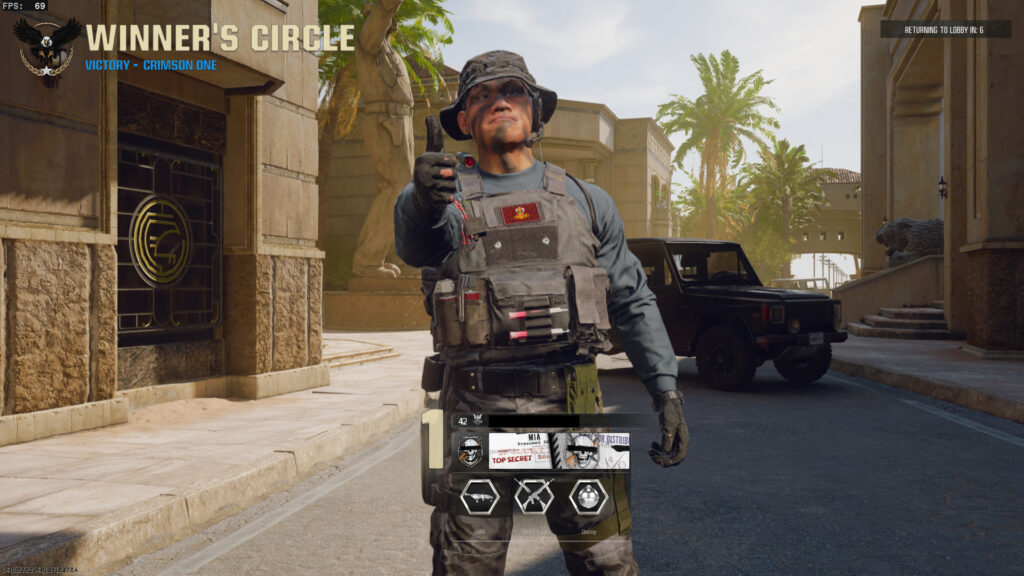Open the Top Secret calling card
This screenshot has width=1024, height=576.
559,451
